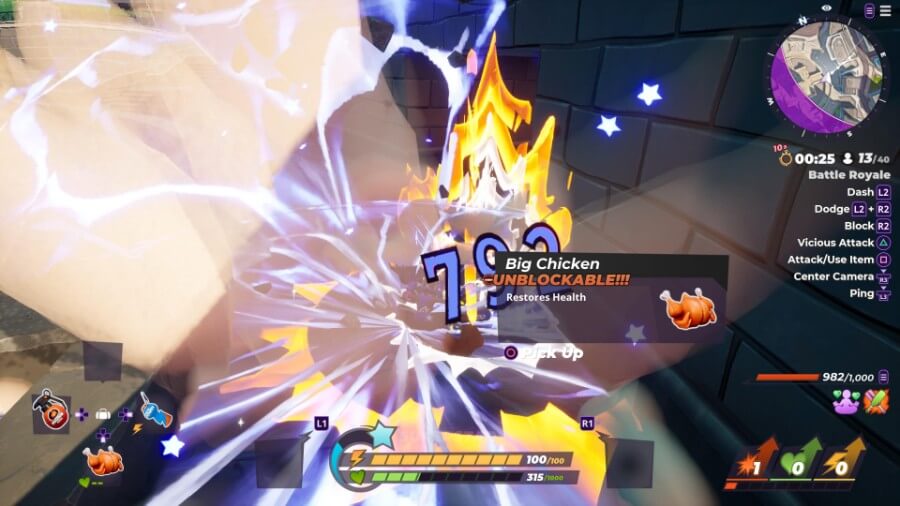The image size is (900, 506).
Task: Click the yellow energy boost arrow
Action: (843, 461)
